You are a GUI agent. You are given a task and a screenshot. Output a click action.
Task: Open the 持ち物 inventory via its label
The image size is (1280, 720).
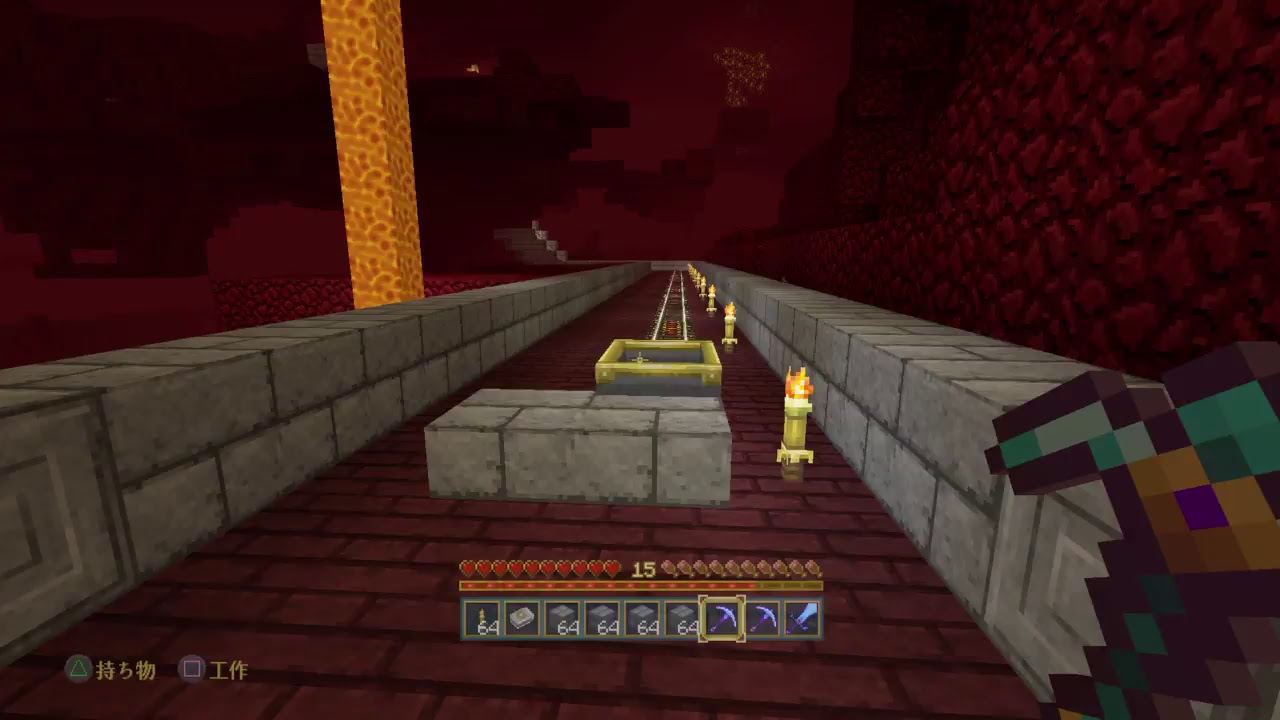123,672
